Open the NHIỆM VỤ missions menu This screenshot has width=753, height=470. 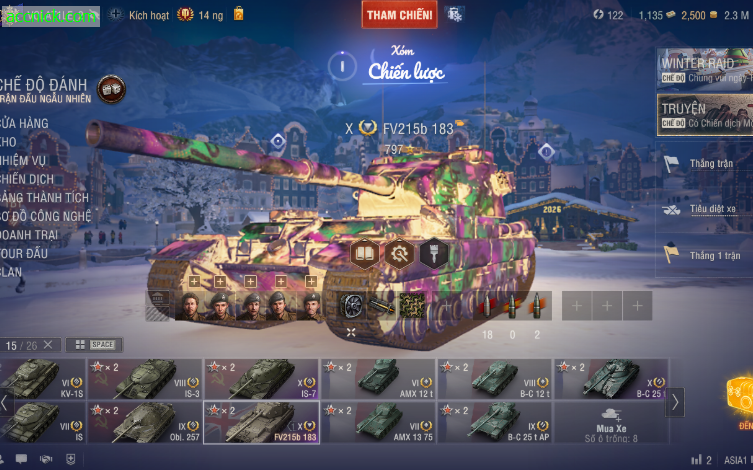point(25,160)
